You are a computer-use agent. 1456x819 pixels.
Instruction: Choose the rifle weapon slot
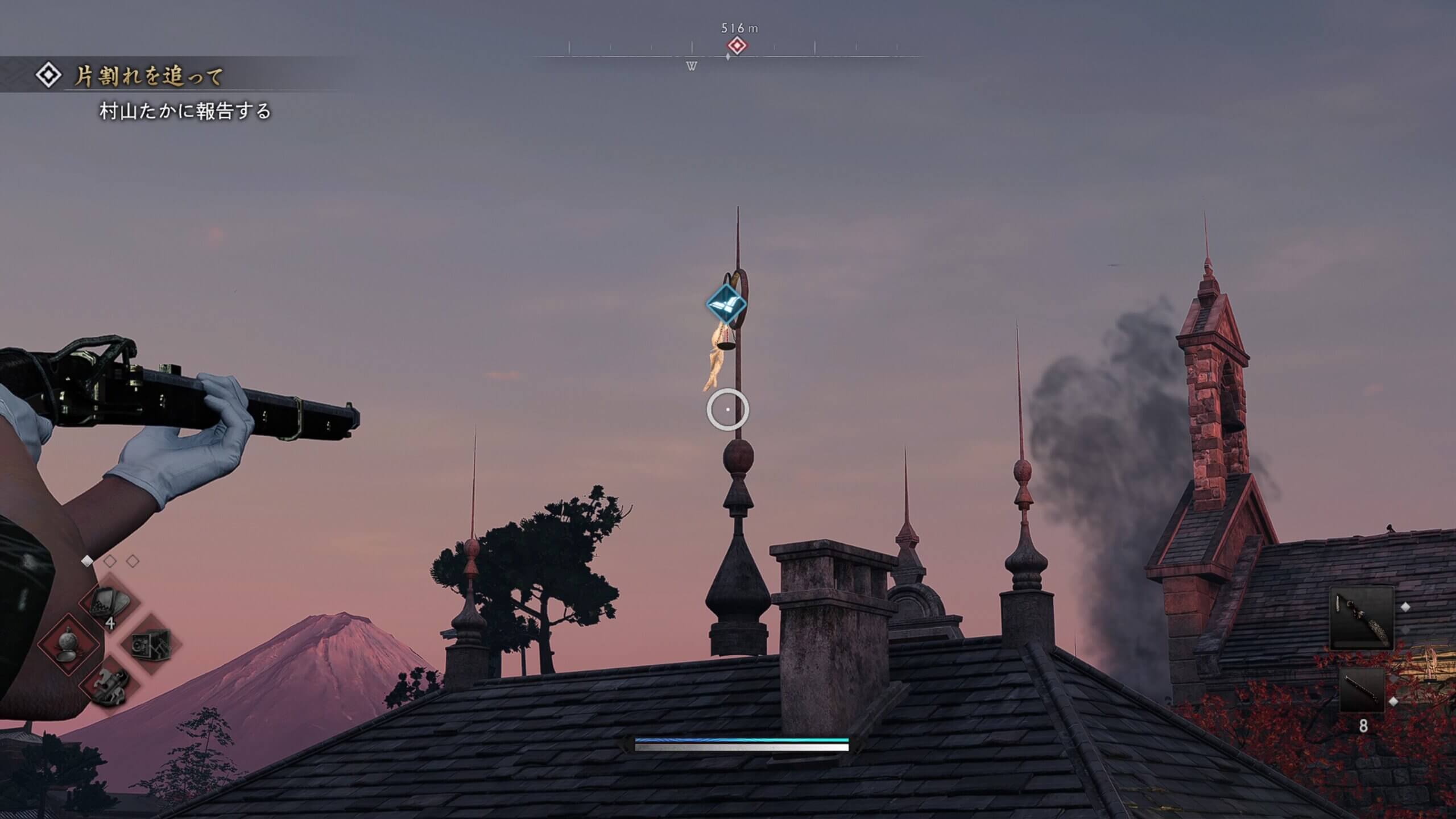tap(1362, 690)
